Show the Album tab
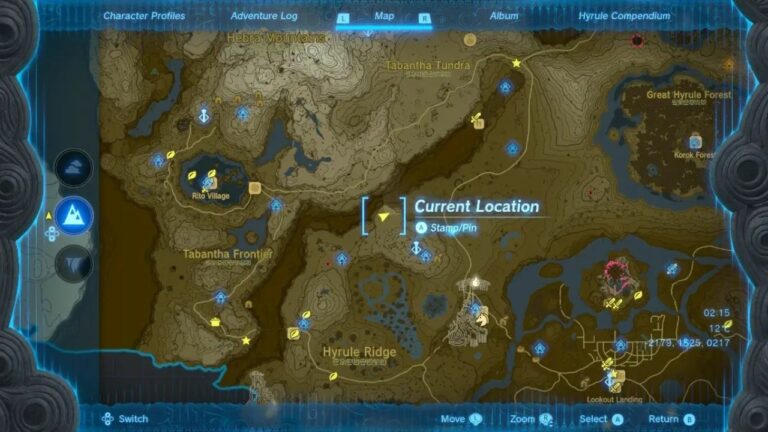Screen dimensions: 768x432 [503, 16]
